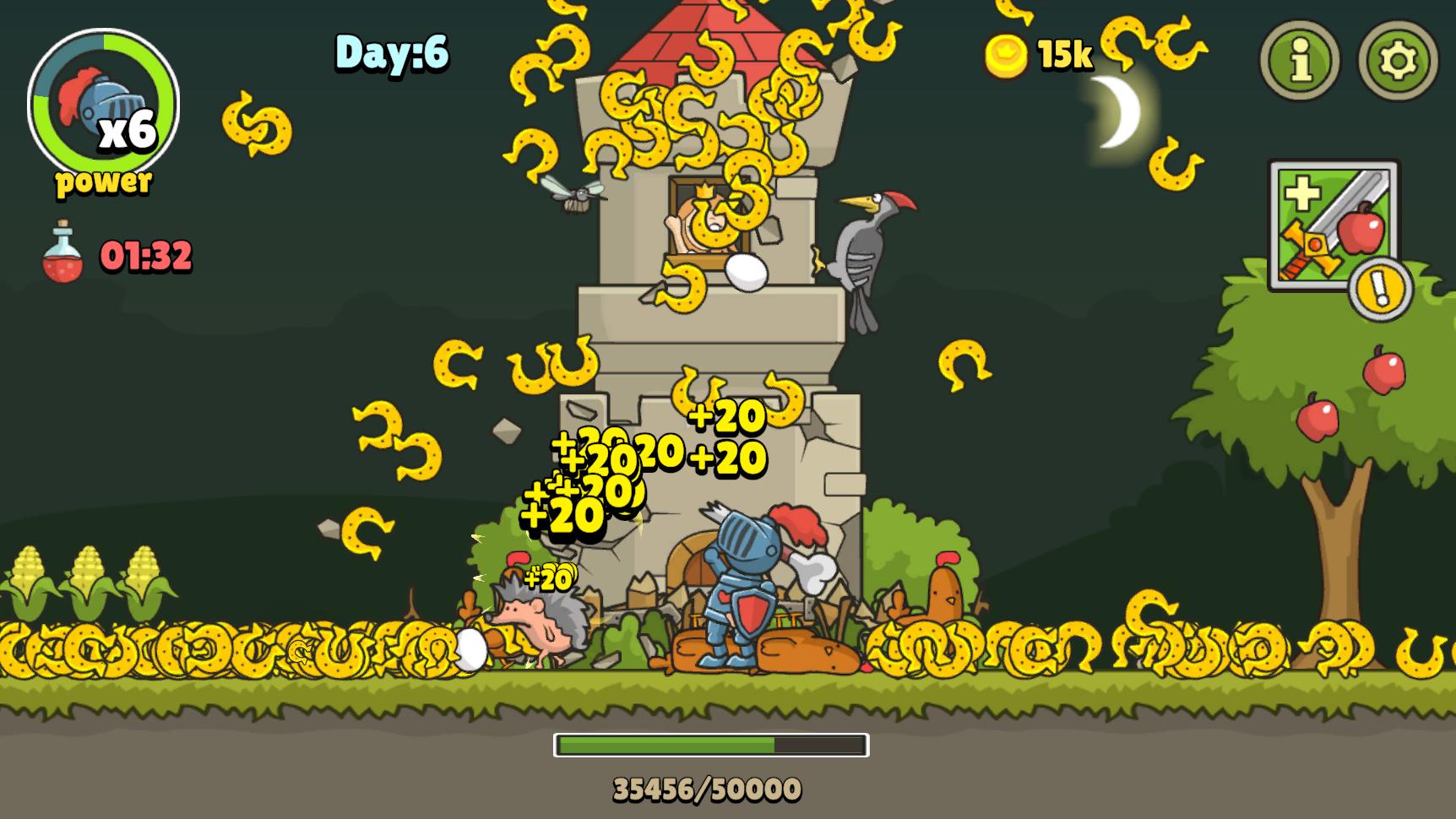
Task: Expand the Day:6 header
Action: [x=390, y=54]
